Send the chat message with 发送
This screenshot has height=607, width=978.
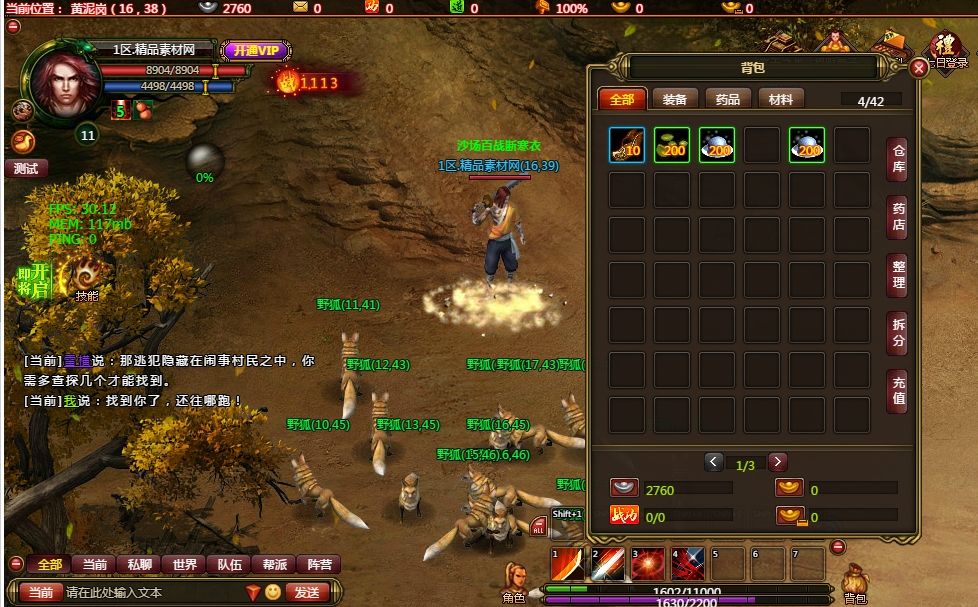coord(307,592)
